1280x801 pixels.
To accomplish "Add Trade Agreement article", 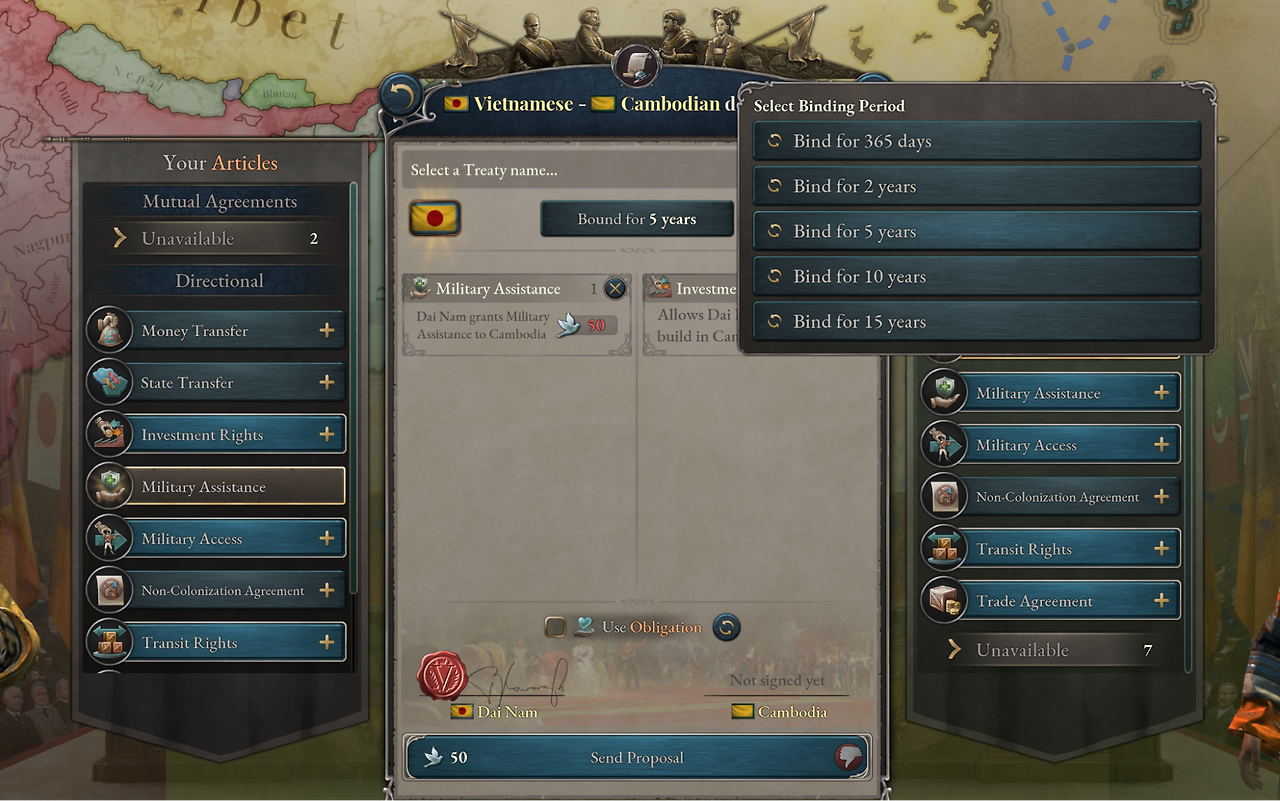I will pos(1161,601).
